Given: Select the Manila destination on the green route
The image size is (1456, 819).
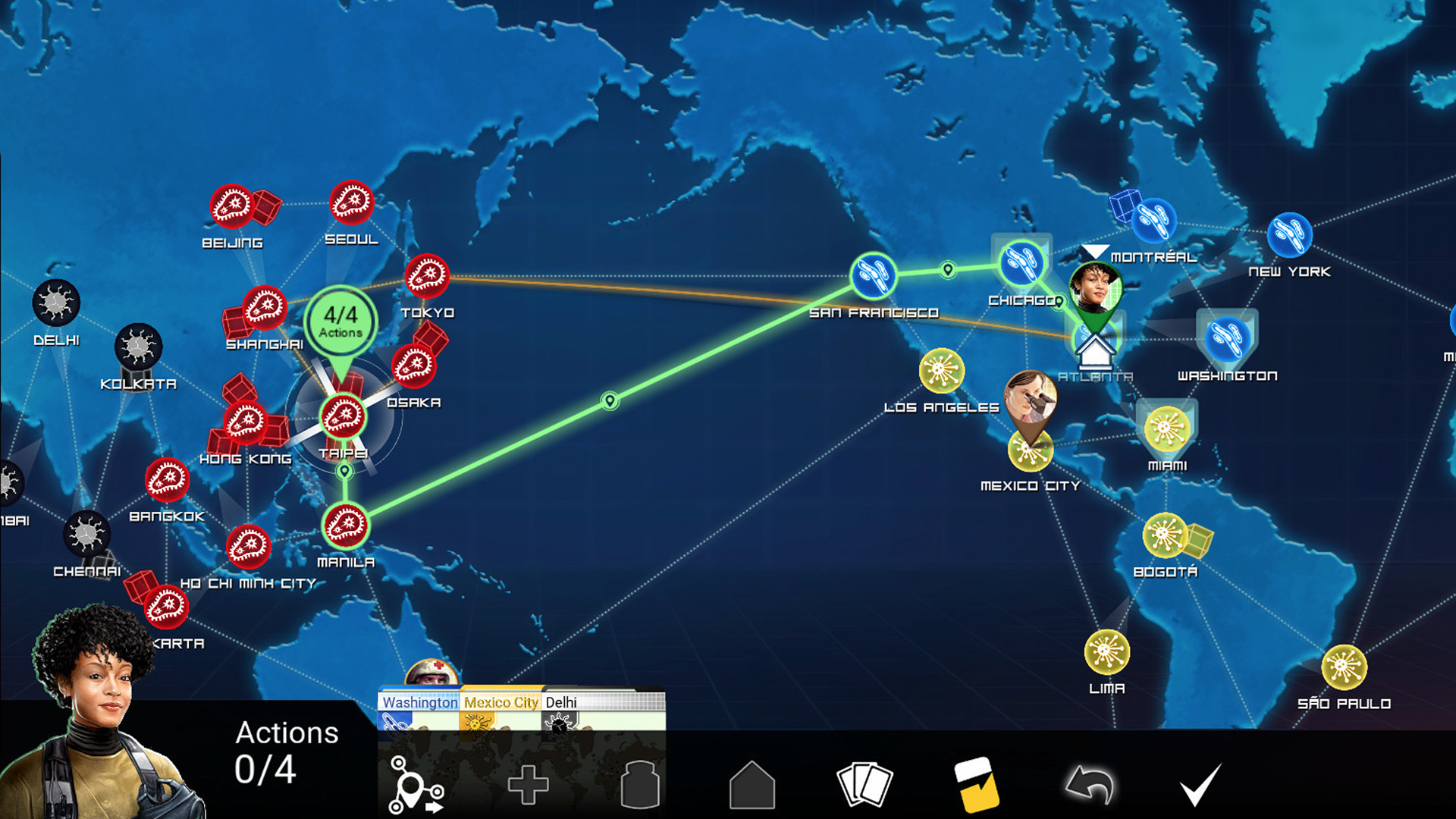Looking at the screenshot, I should point(345,527).
